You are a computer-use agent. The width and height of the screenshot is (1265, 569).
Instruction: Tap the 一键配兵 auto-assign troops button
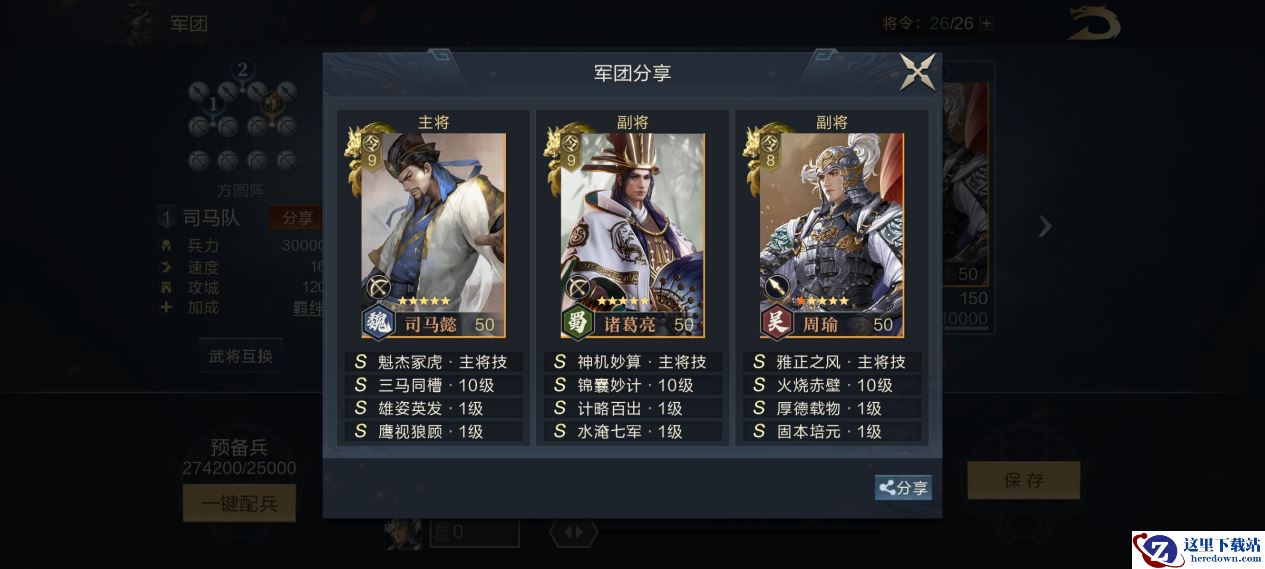(239, 503)
